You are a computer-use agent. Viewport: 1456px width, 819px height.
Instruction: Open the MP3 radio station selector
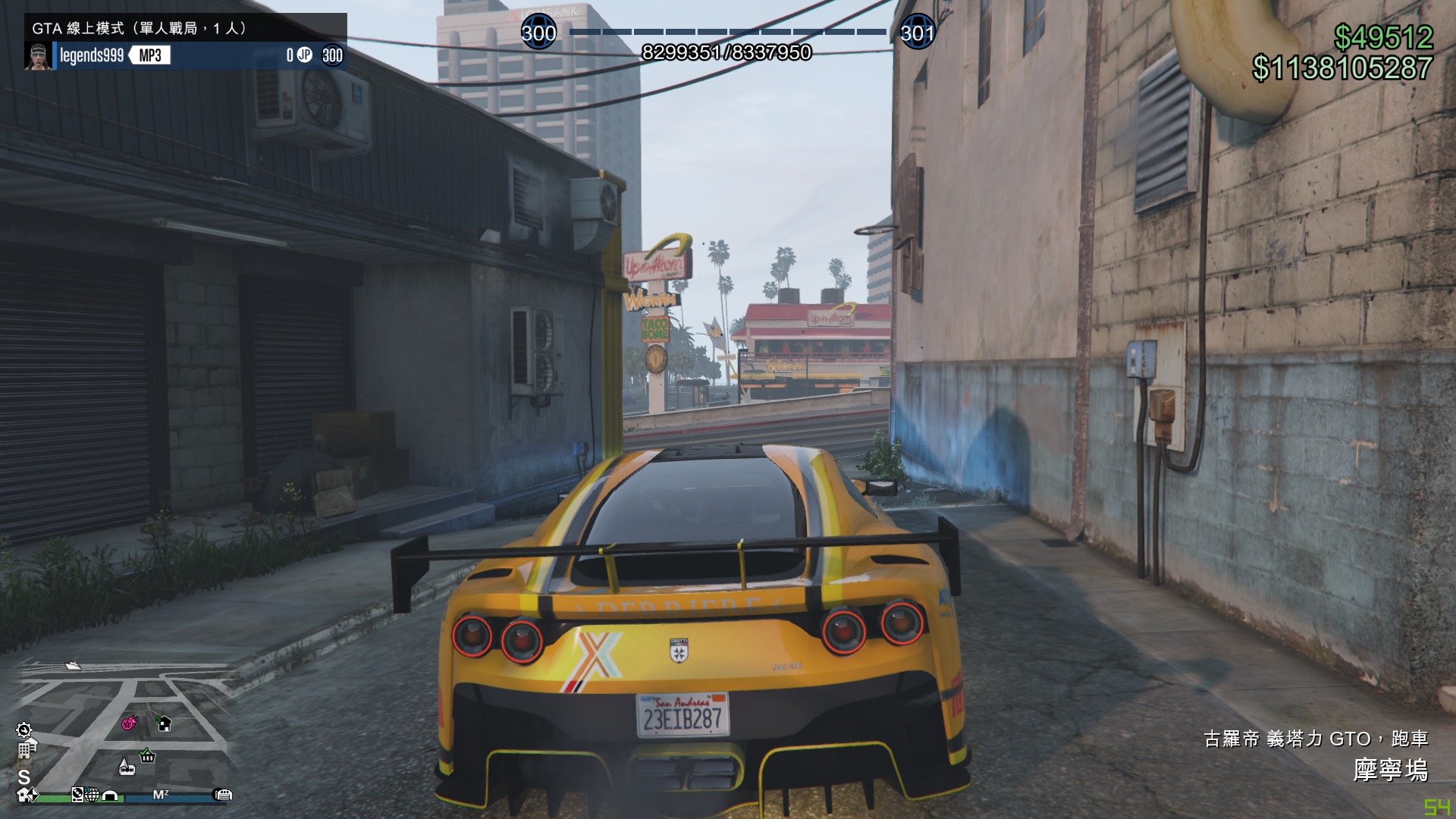pos(149,55)
